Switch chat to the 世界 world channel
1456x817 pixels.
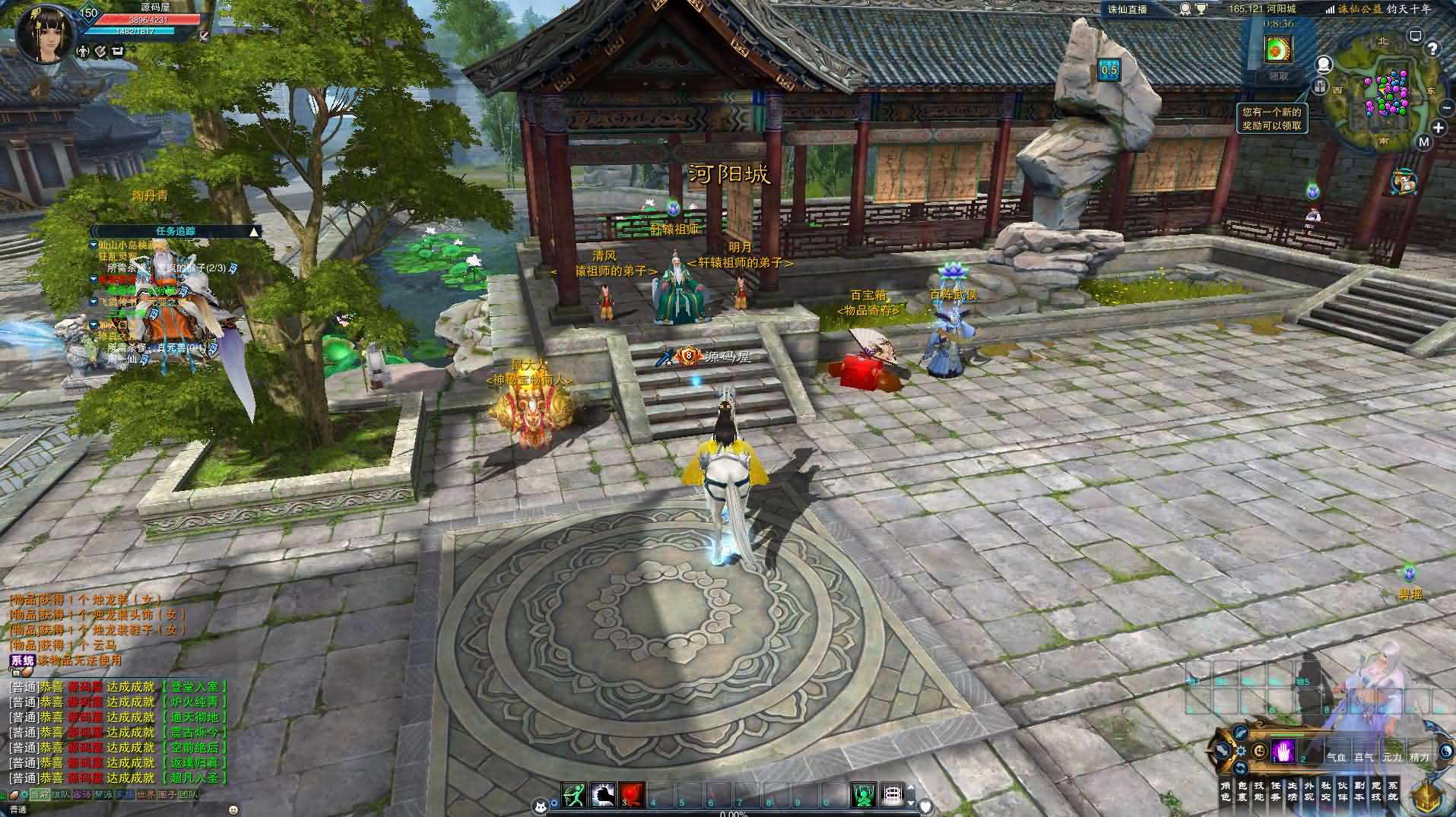point(145,795)
